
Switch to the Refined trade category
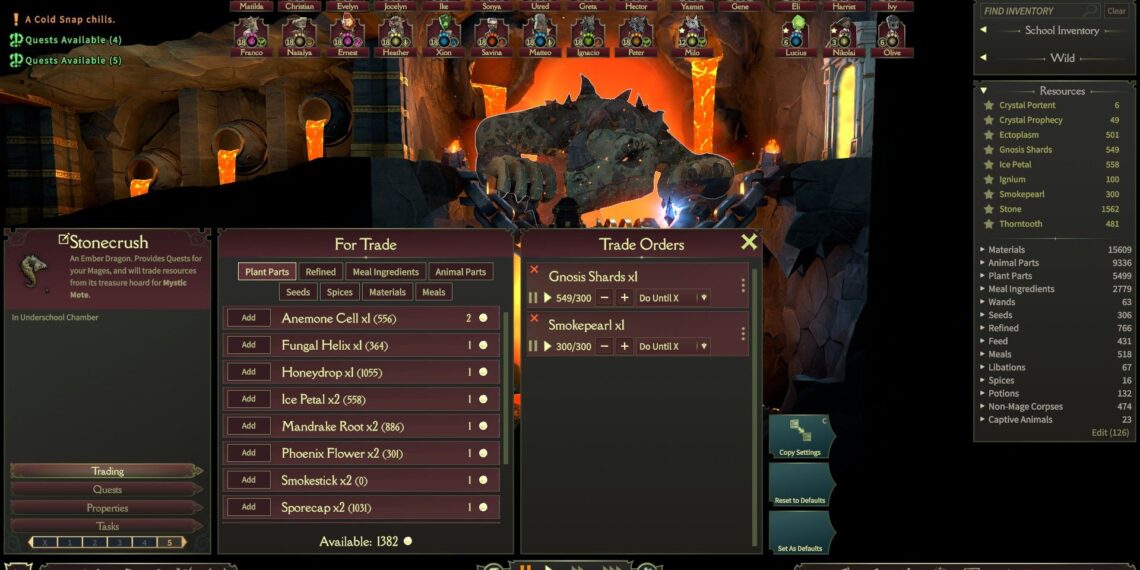point(320,272)
